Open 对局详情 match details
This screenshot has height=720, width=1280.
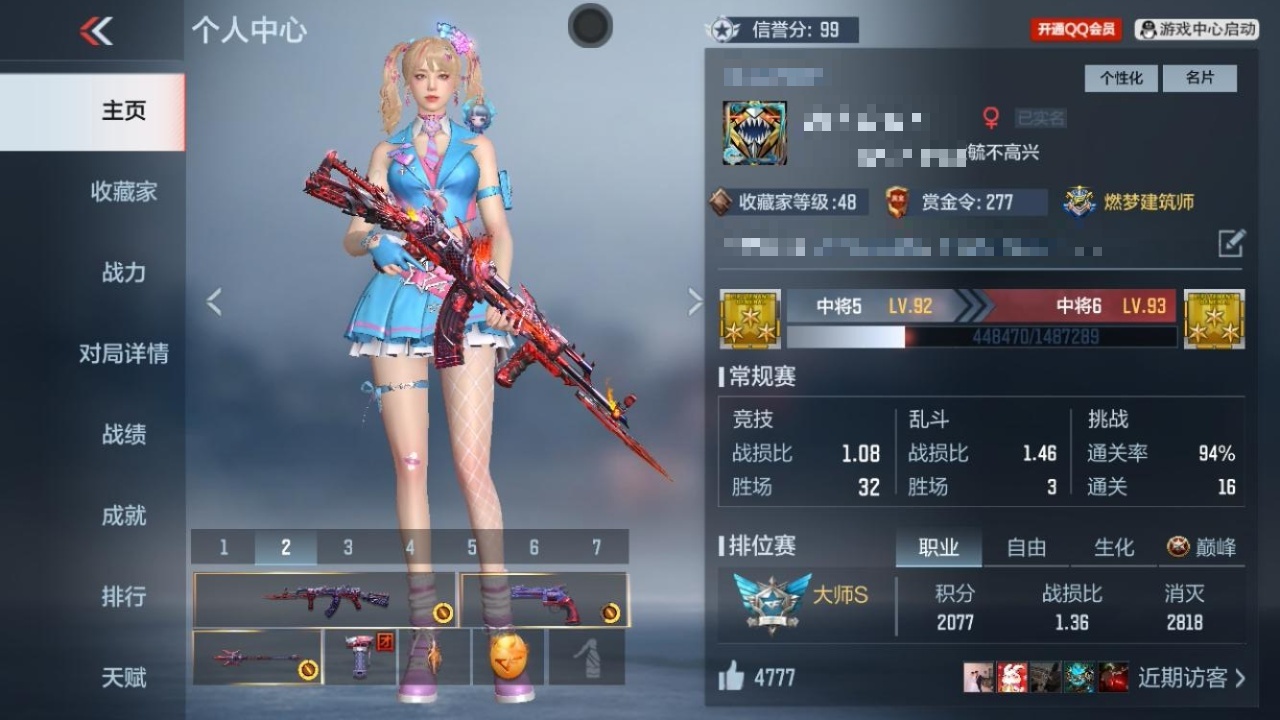(x=123, y=353)
